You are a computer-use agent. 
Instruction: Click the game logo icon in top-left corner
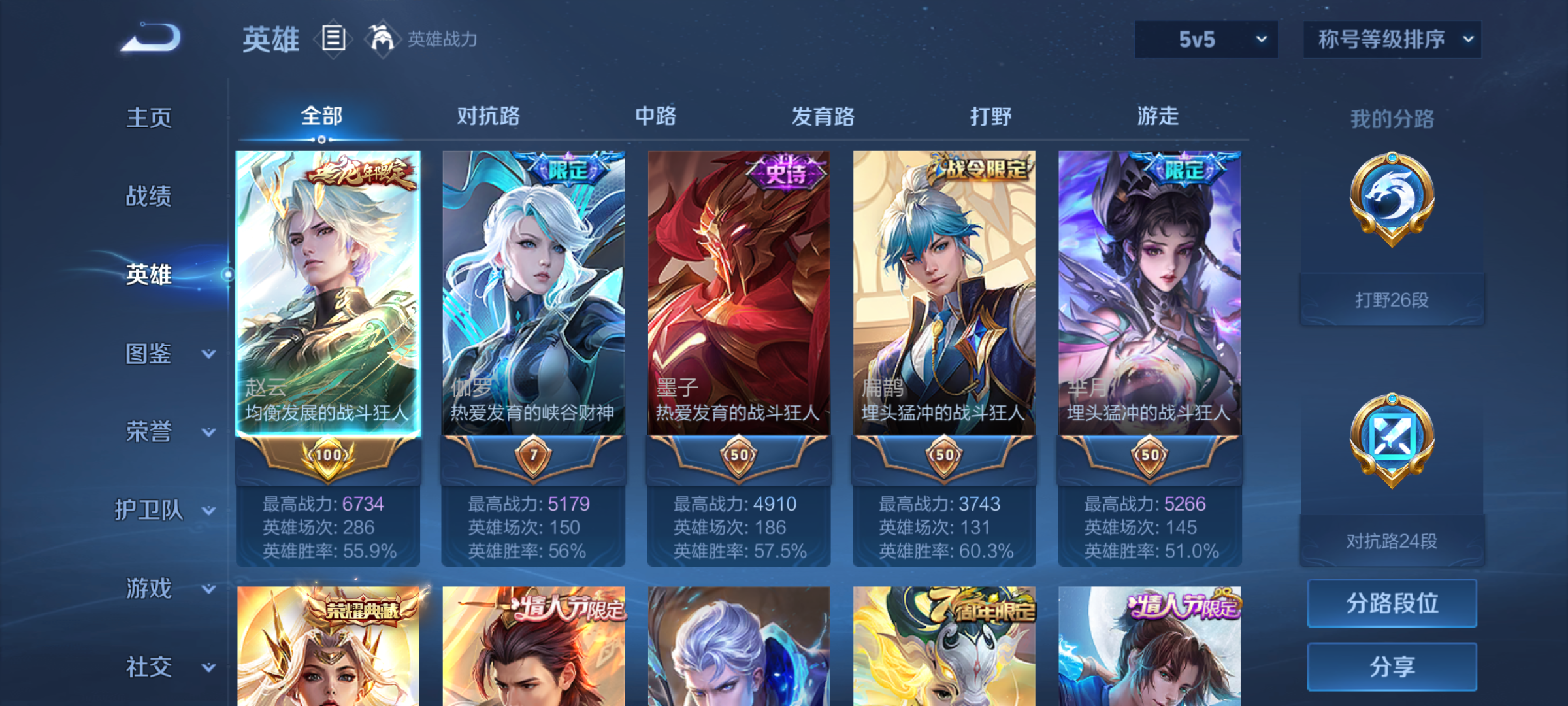coord(149,38)
